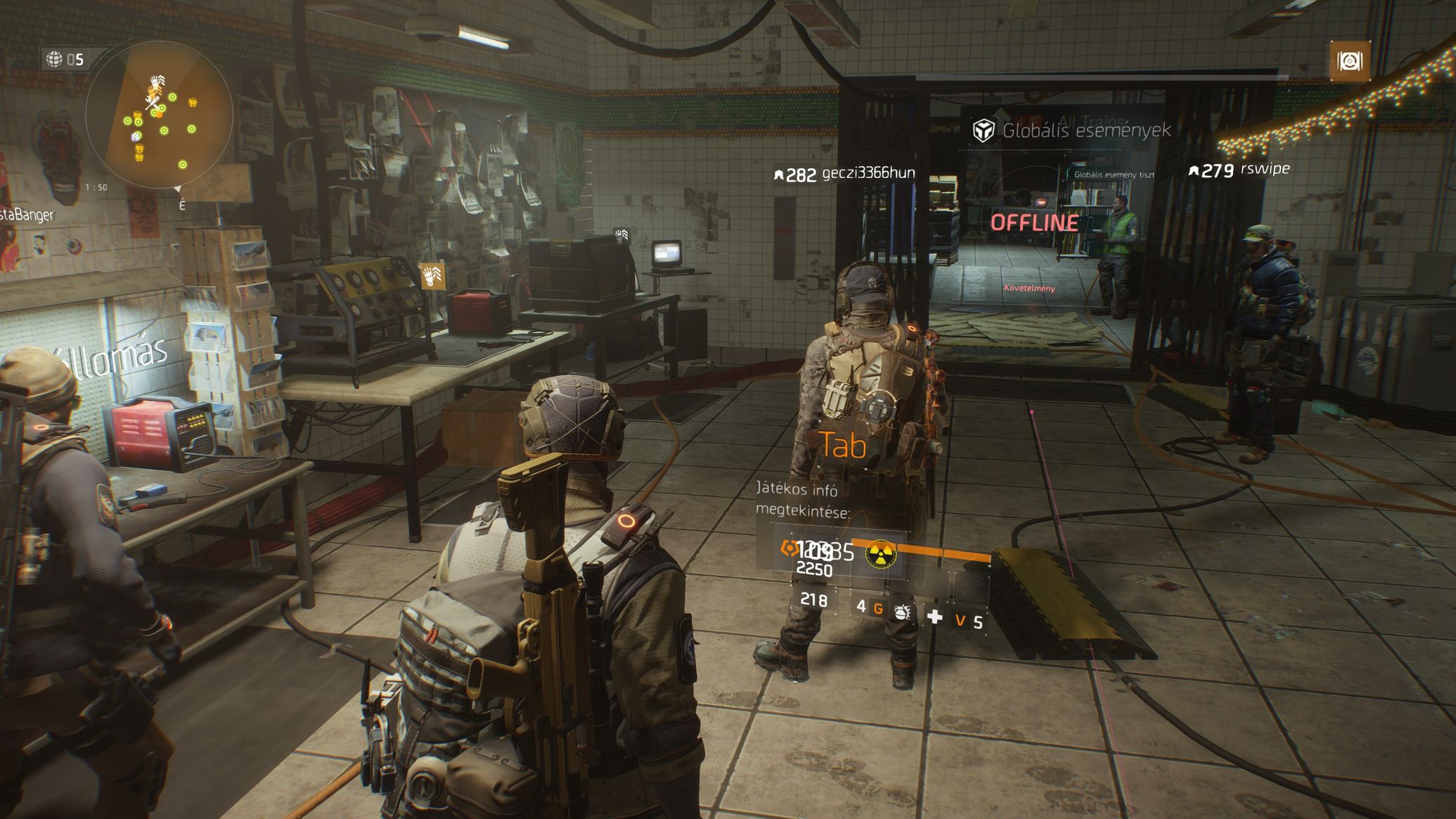Open the orange icon in the top-right corner
1456x819 pixels.
[1349, 62]
